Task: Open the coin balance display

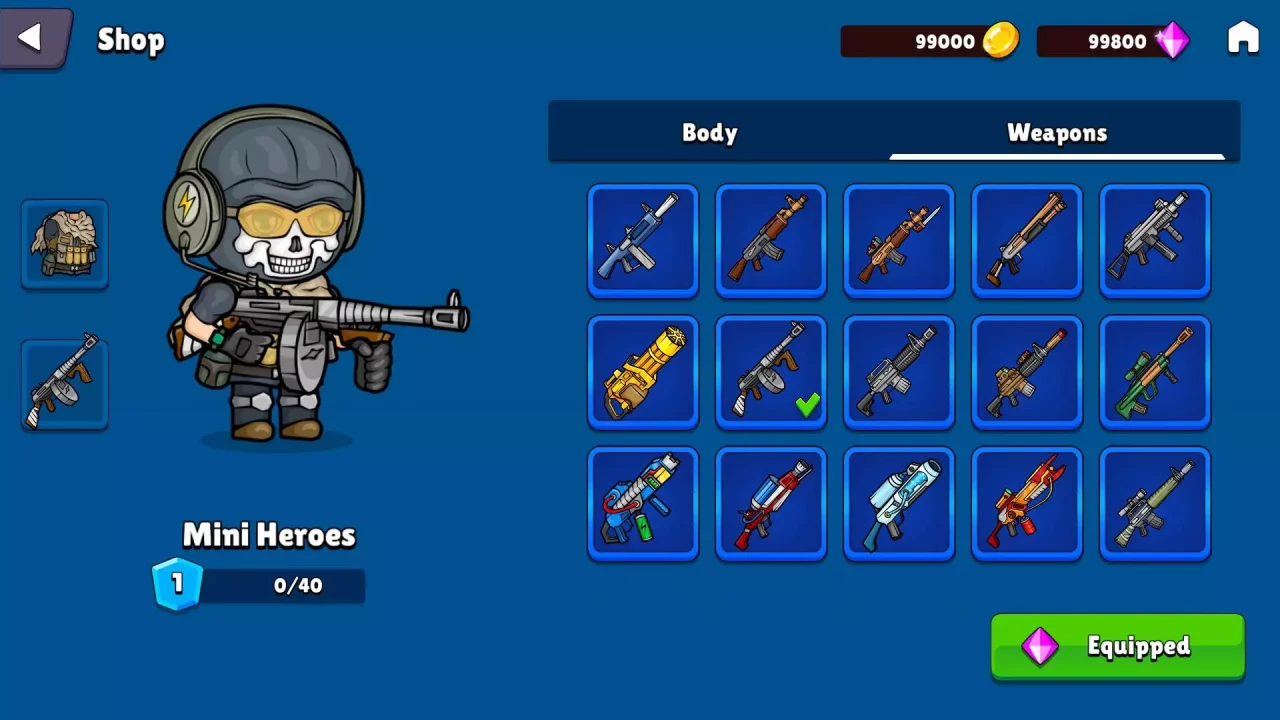Action: point(930,41)
